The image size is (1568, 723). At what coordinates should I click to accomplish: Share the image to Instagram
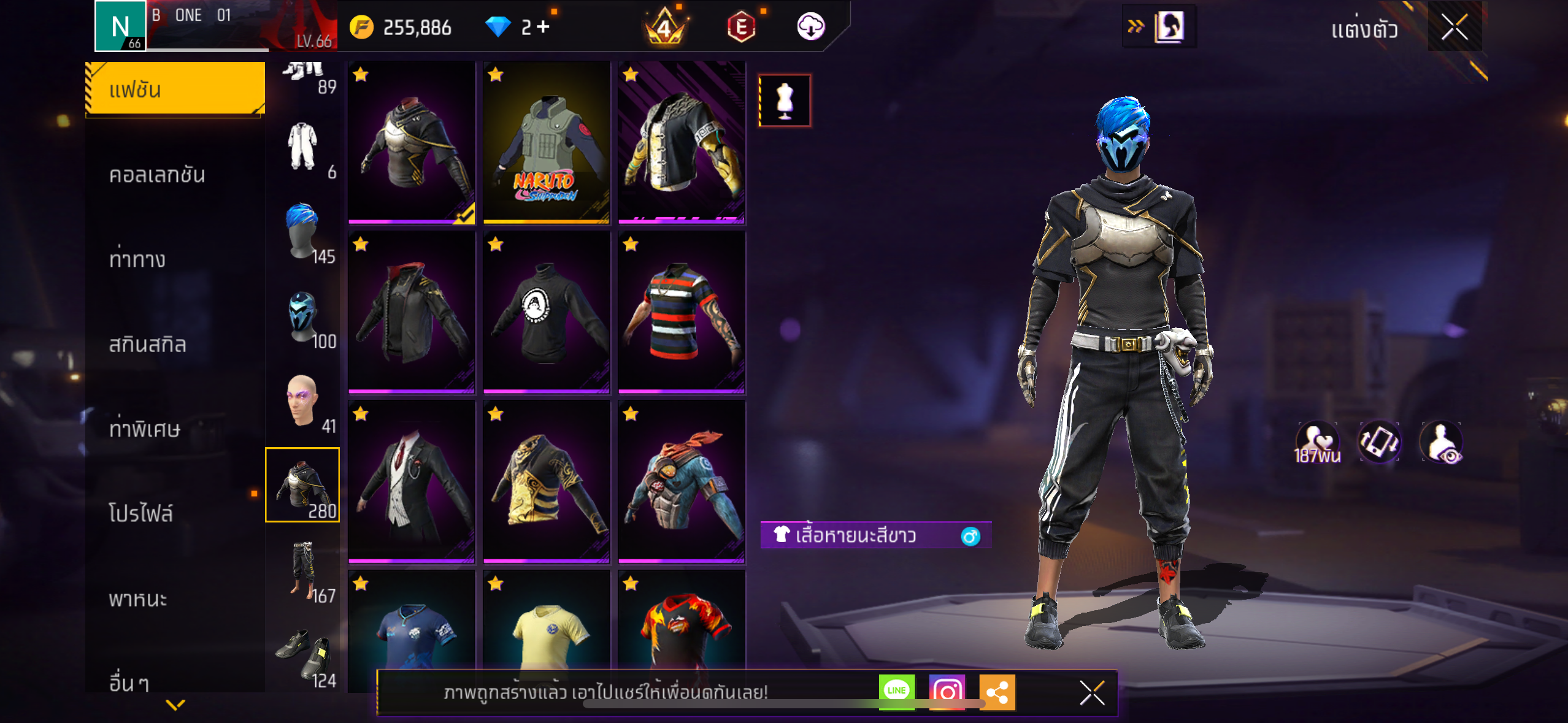pos(947,692)
